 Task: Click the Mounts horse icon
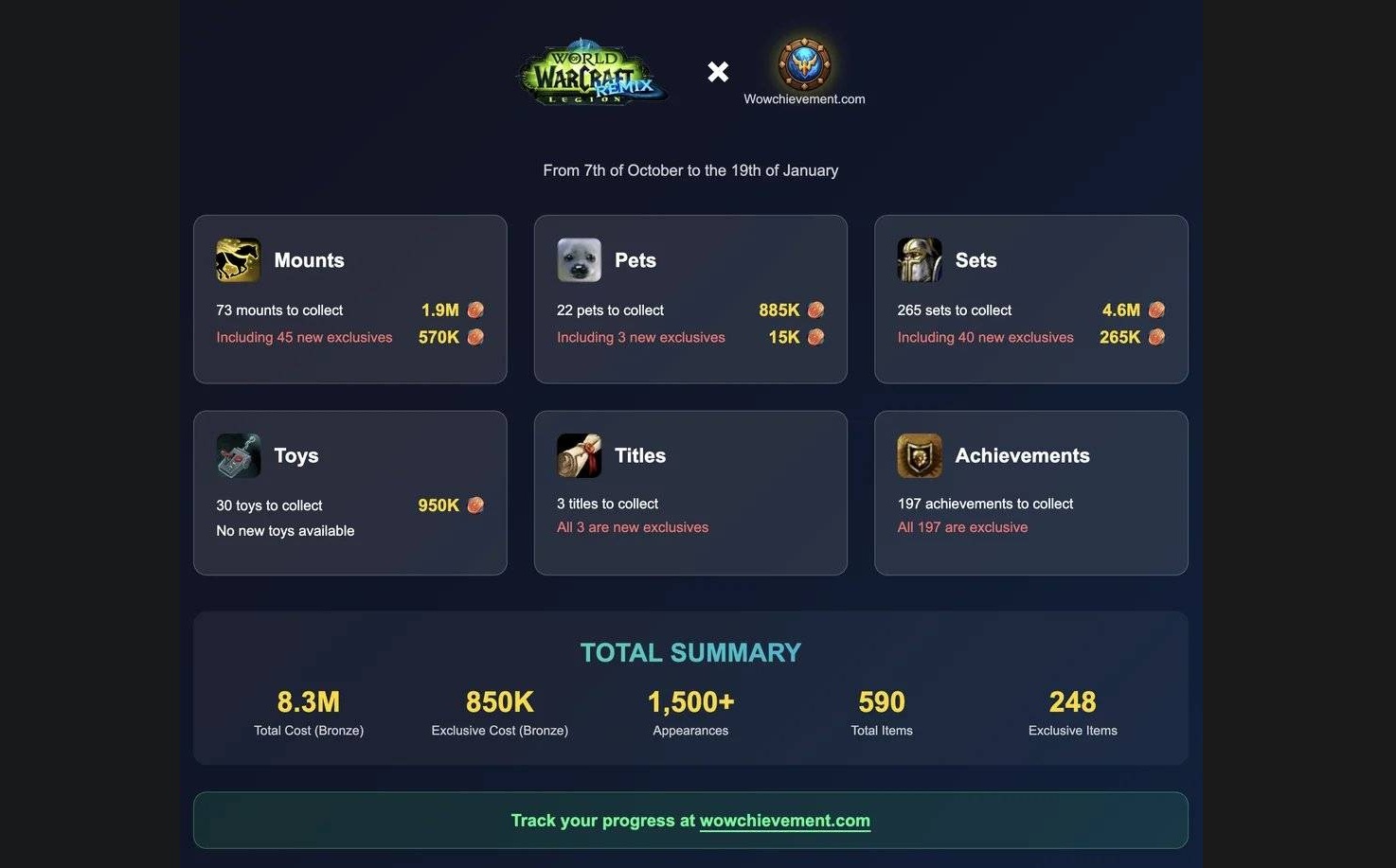tap(238, 259)
